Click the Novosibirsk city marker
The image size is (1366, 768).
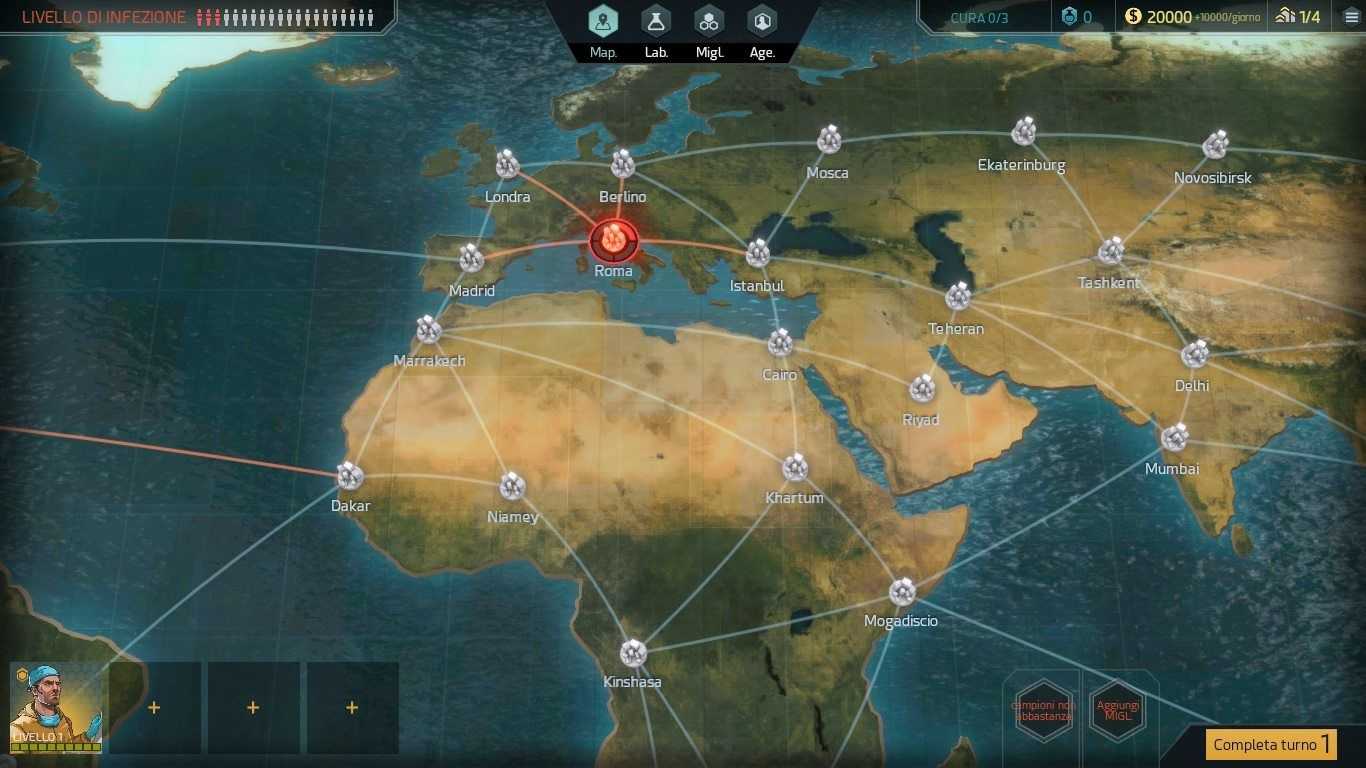(1215, 146)
